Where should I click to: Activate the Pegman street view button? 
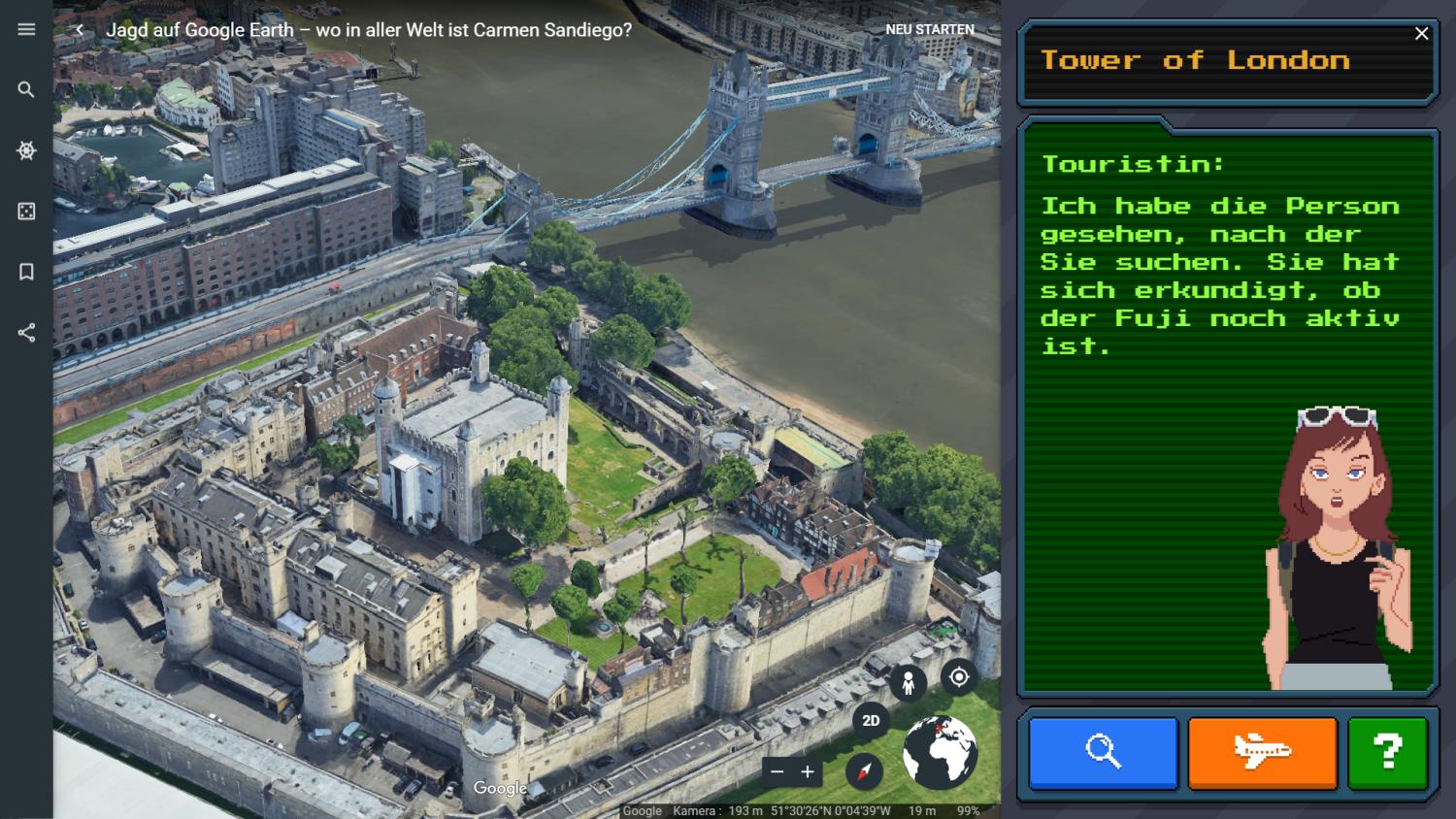908,683
